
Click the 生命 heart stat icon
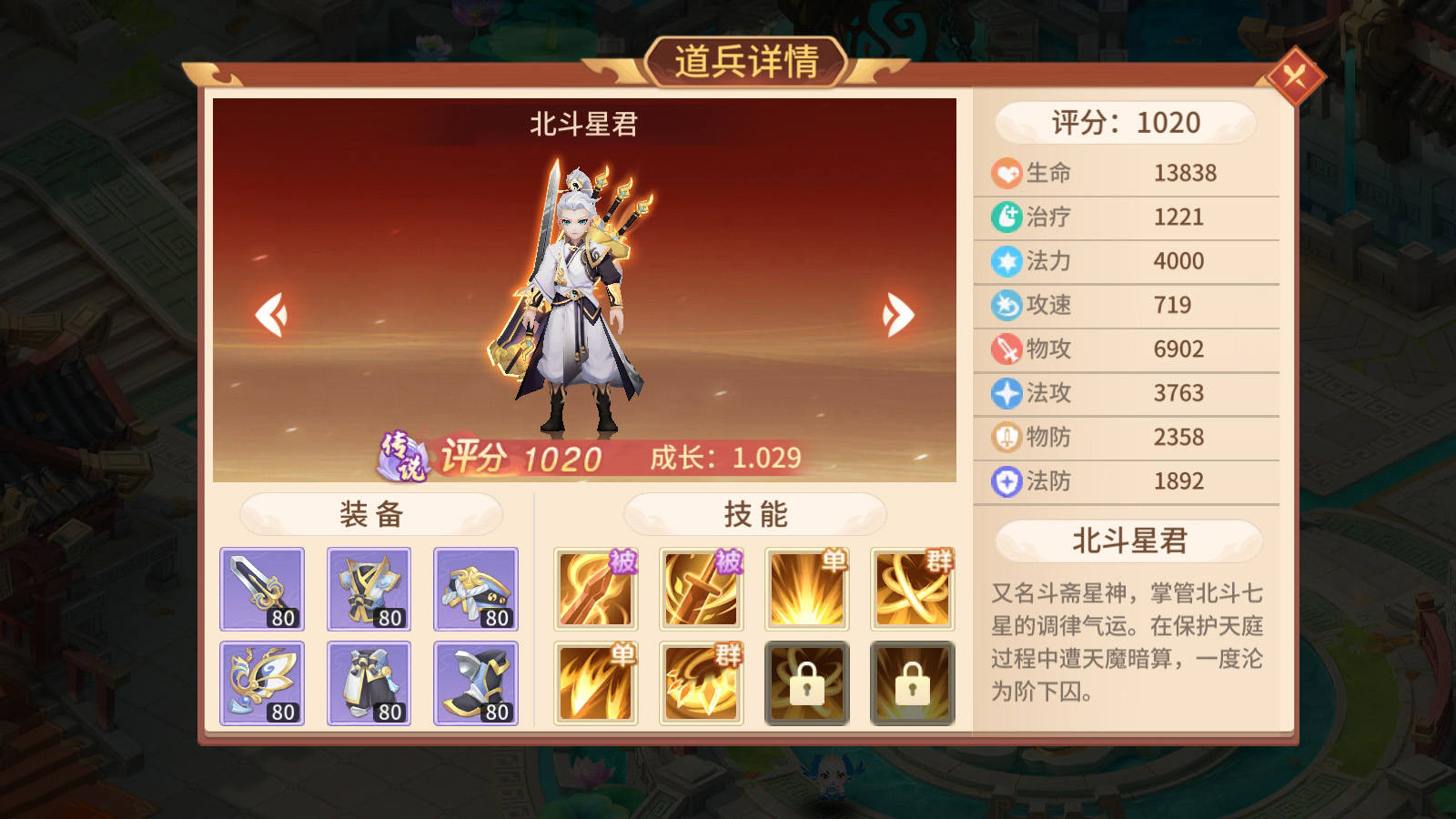pos(1006,172)
